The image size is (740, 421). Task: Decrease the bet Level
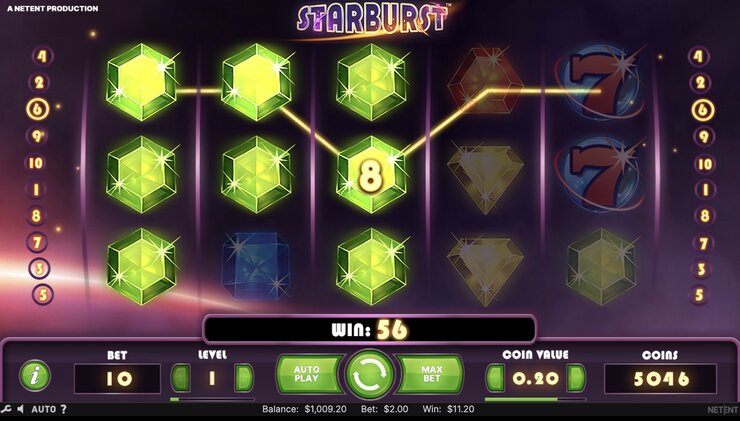point(181,378)
